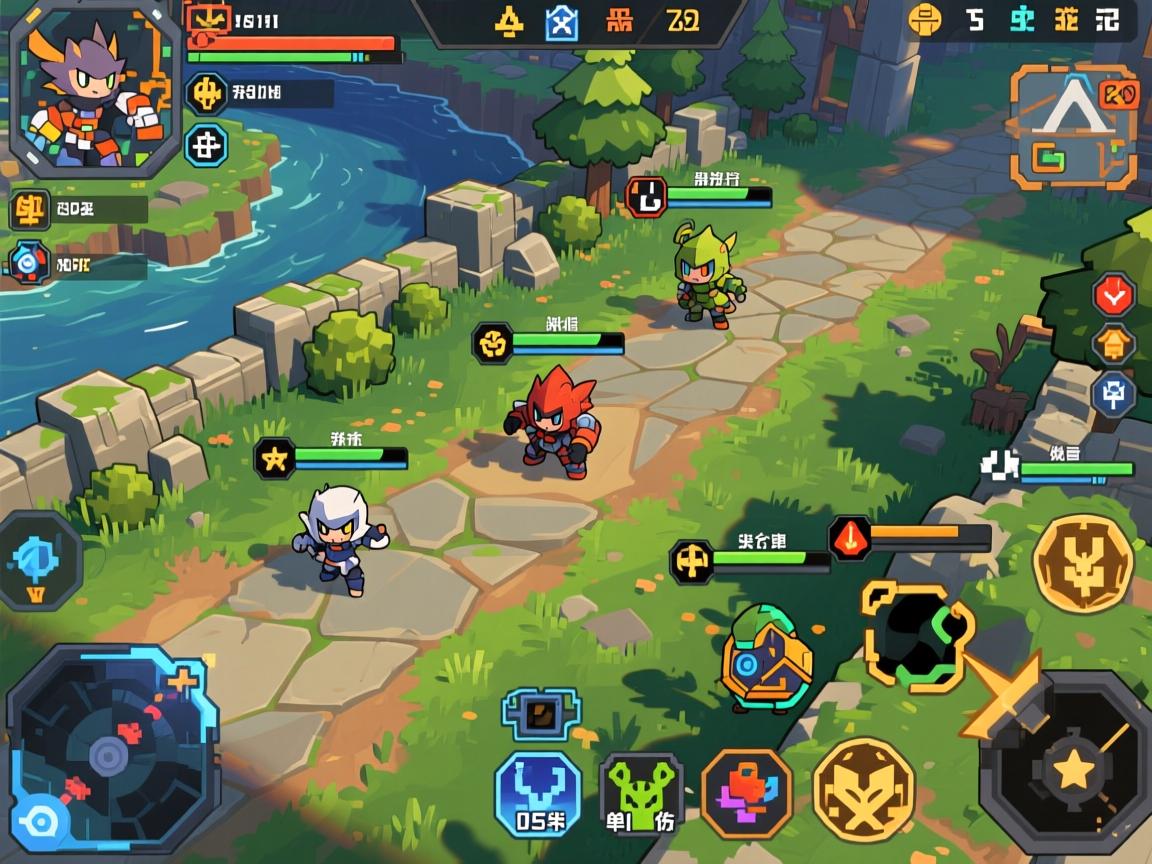This screenshot has height=864, width=1152.
Task: Select the cyan cross icon under health bar
Action: [x=207, y=147]
